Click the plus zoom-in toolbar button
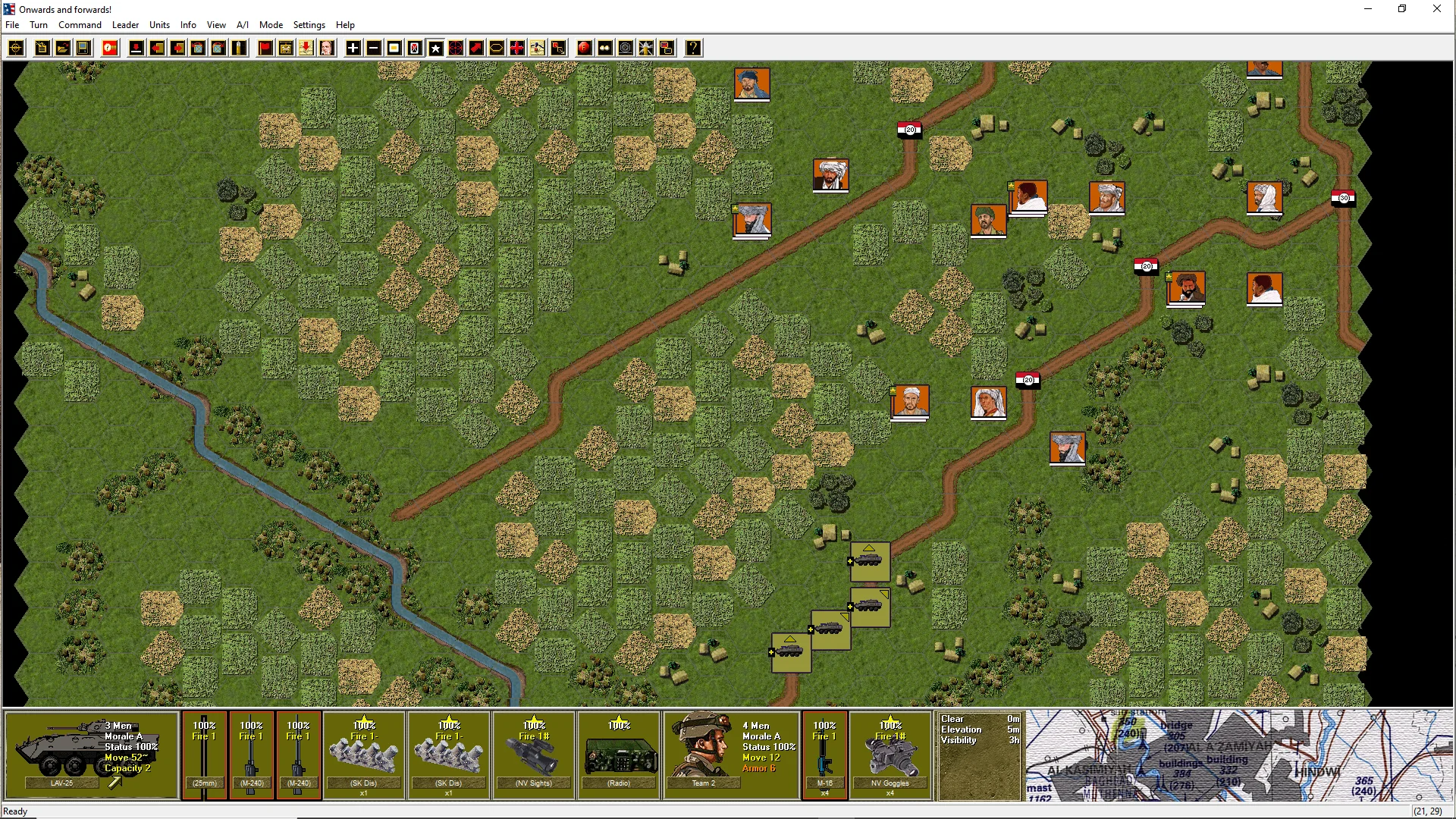1456x819 pixels. (x=353, y=49)
